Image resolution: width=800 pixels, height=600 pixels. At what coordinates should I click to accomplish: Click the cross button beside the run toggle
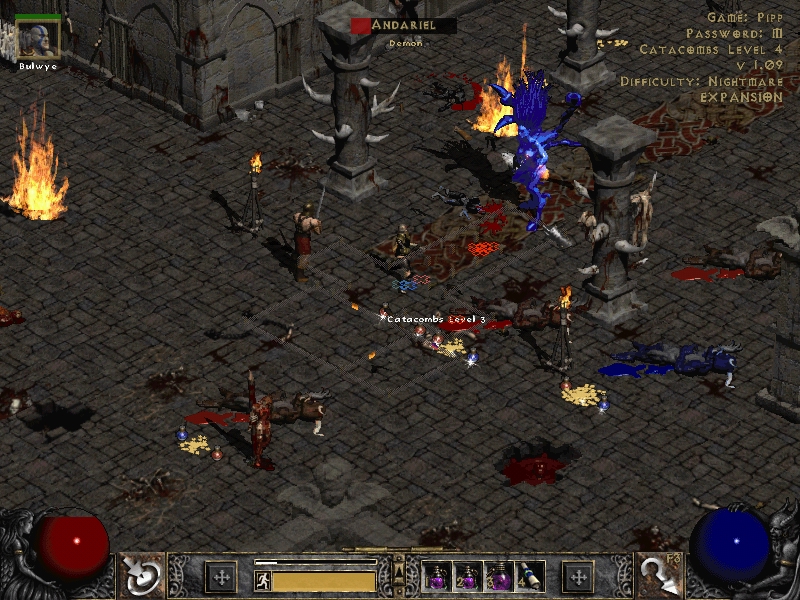221,577
